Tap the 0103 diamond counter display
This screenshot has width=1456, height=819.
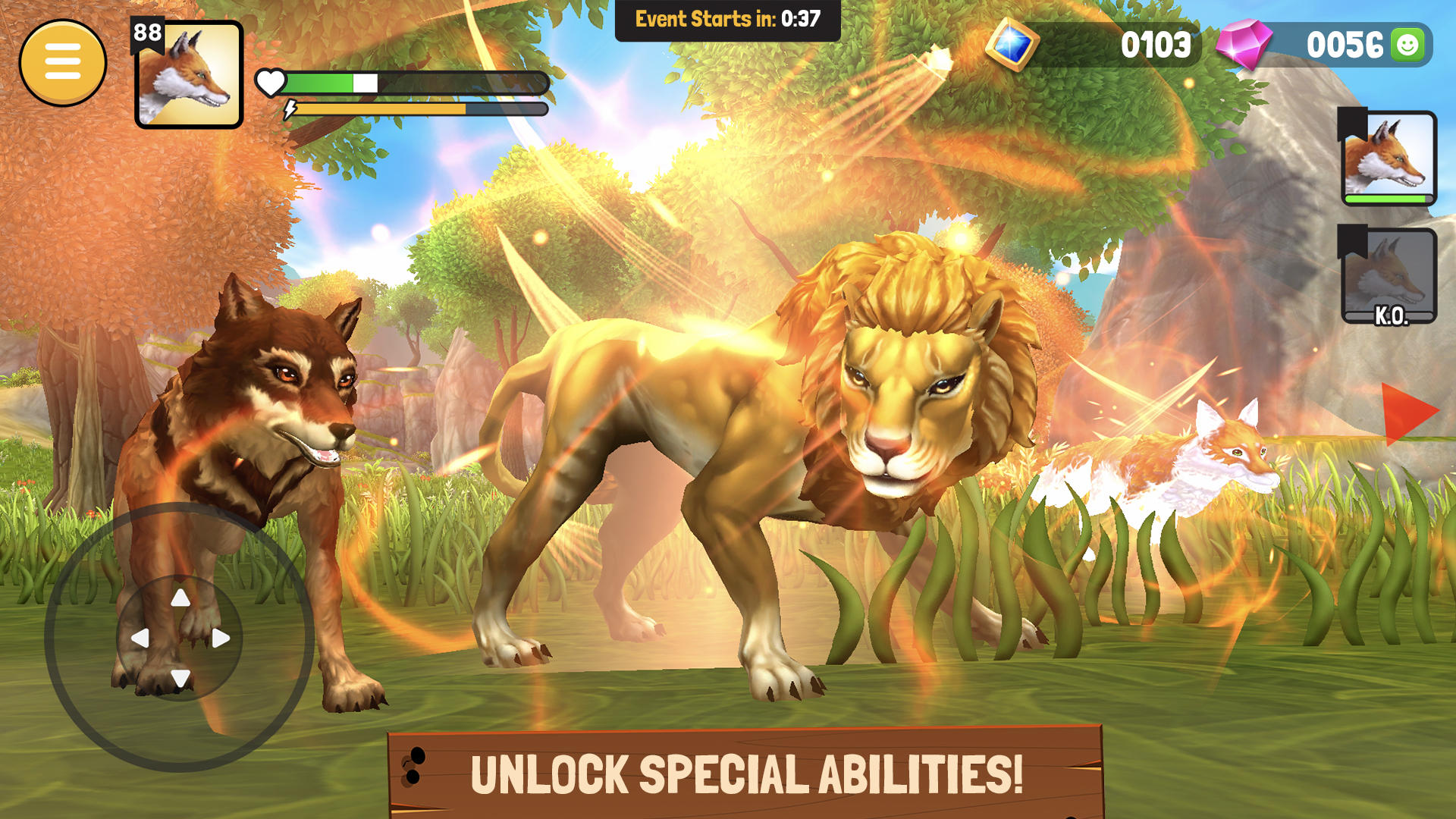1158,45
